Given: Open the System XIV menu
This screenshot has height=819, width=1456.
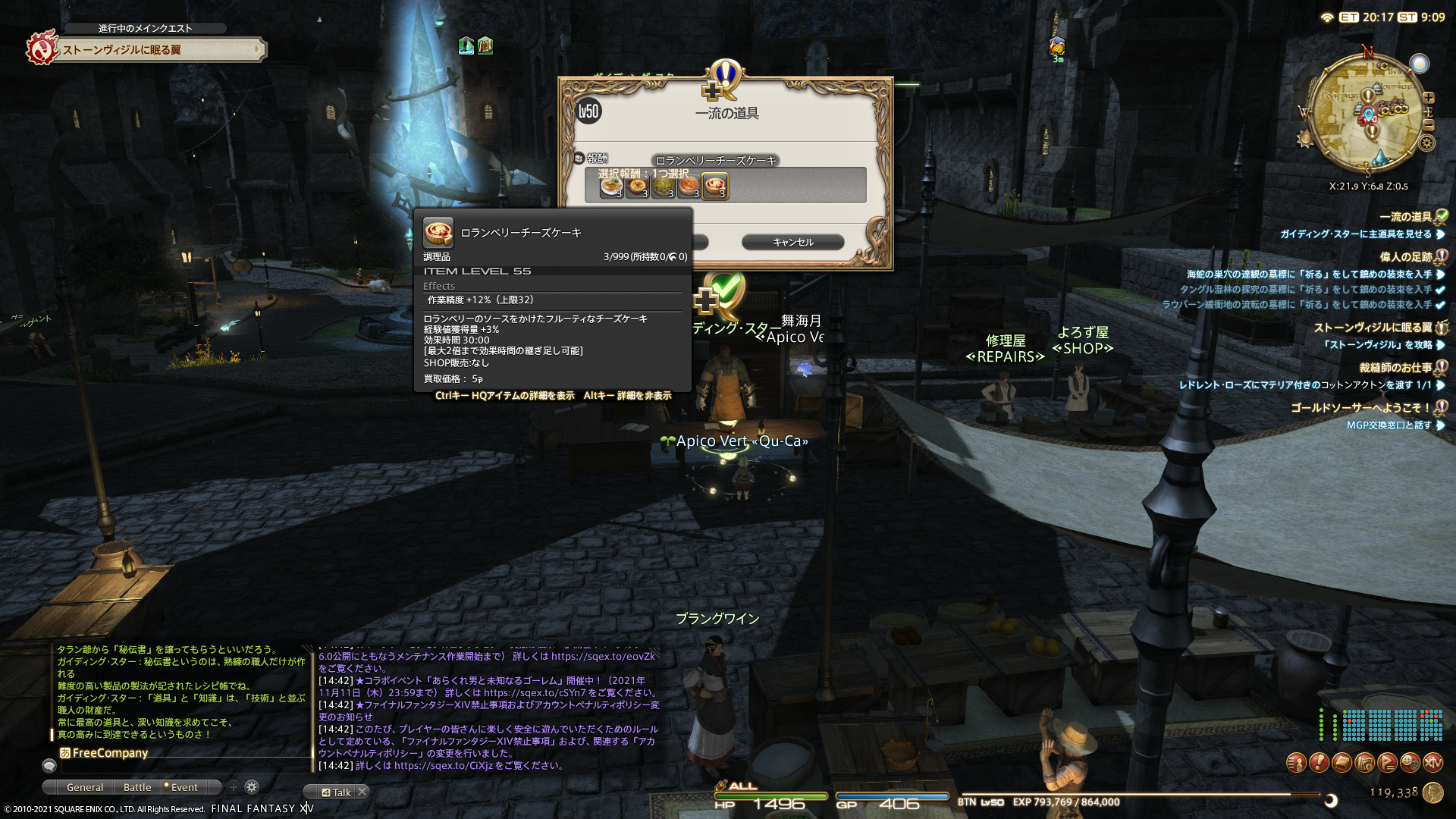Looking at the screenshot, I should (x=1432, y=762).
